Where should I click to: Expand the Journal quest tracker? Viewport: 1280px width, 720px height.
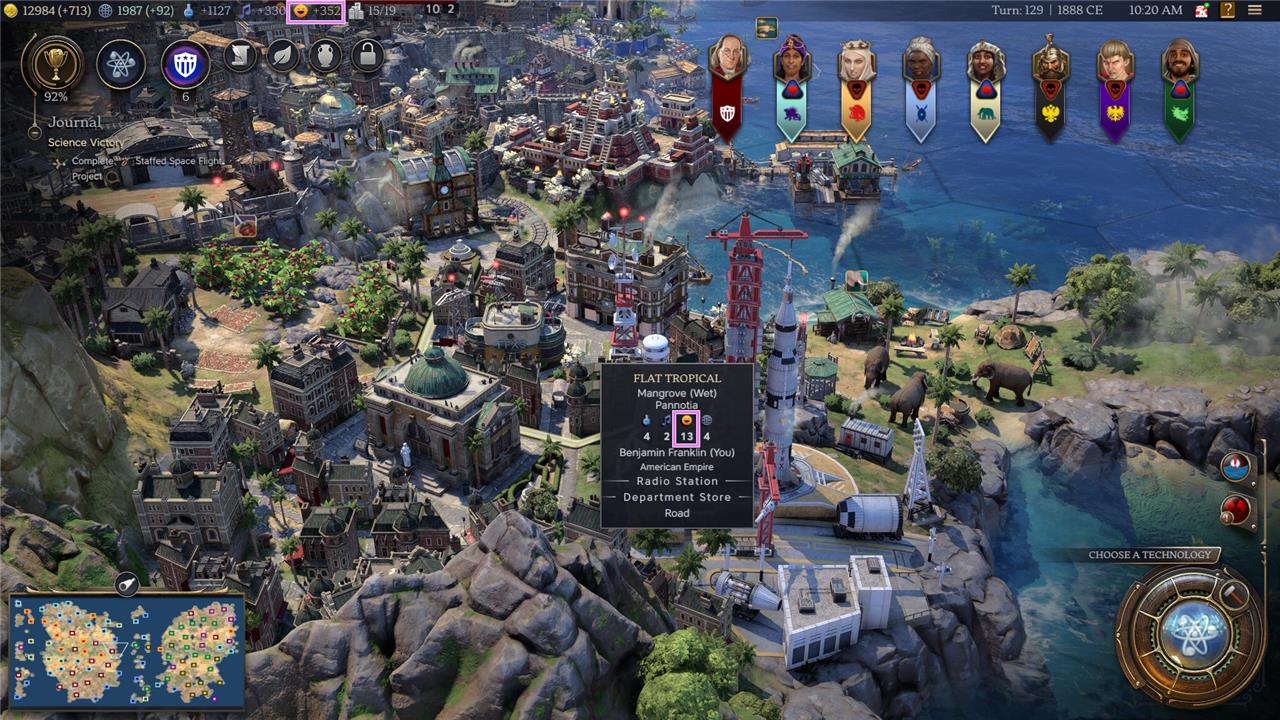[75, 122]
